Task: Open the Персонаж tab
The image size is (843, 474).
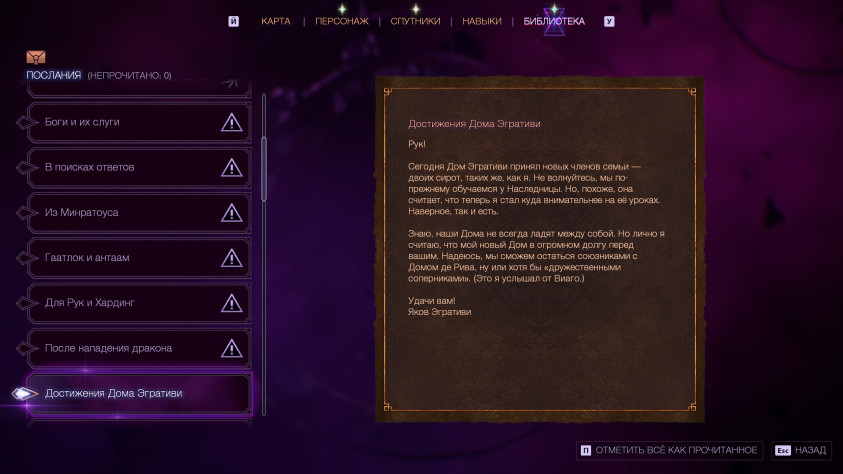Action: (341, 21)
